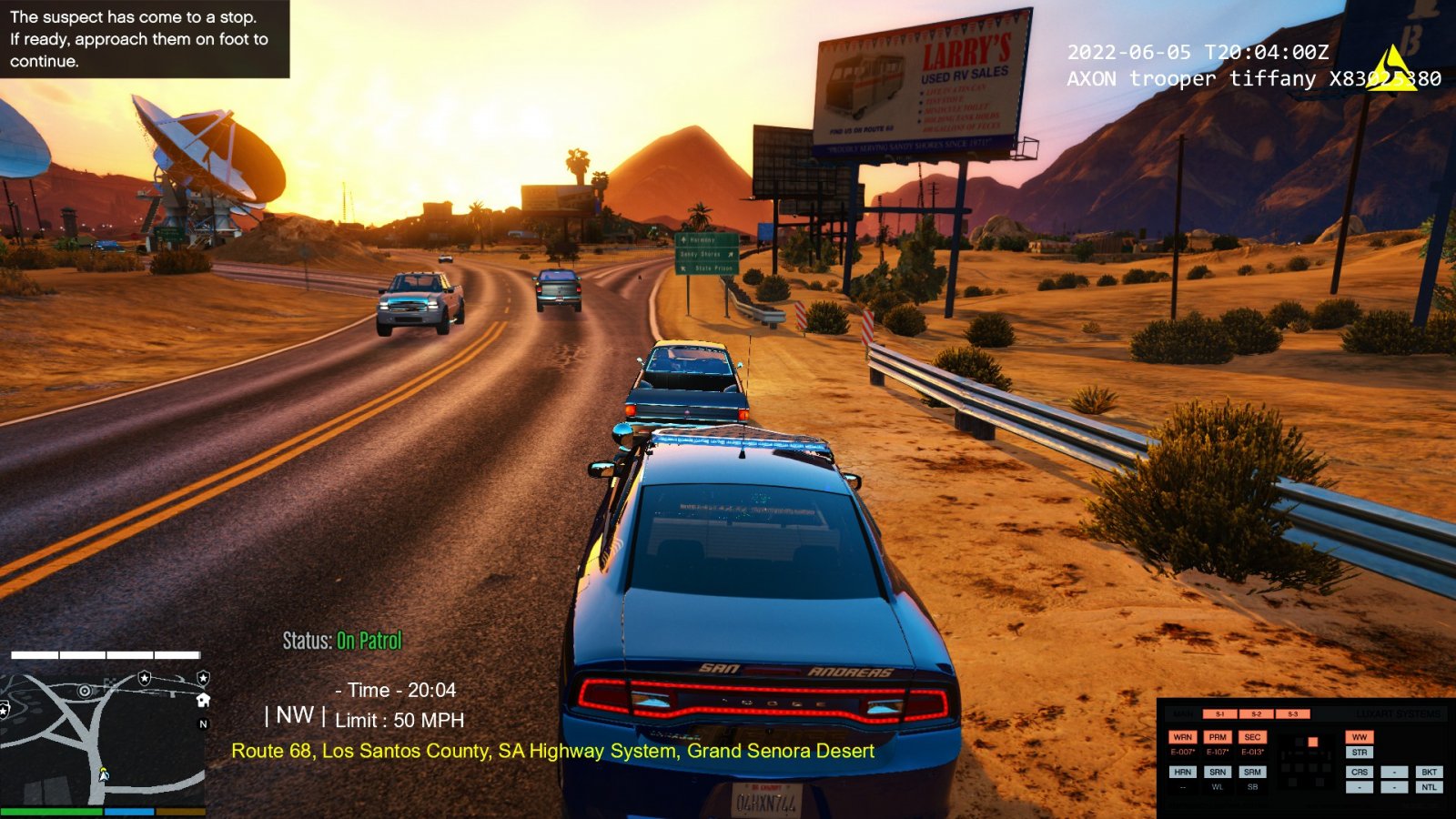
Task: Select the S-2 siren stage
Action: [x=1256, y=714]
